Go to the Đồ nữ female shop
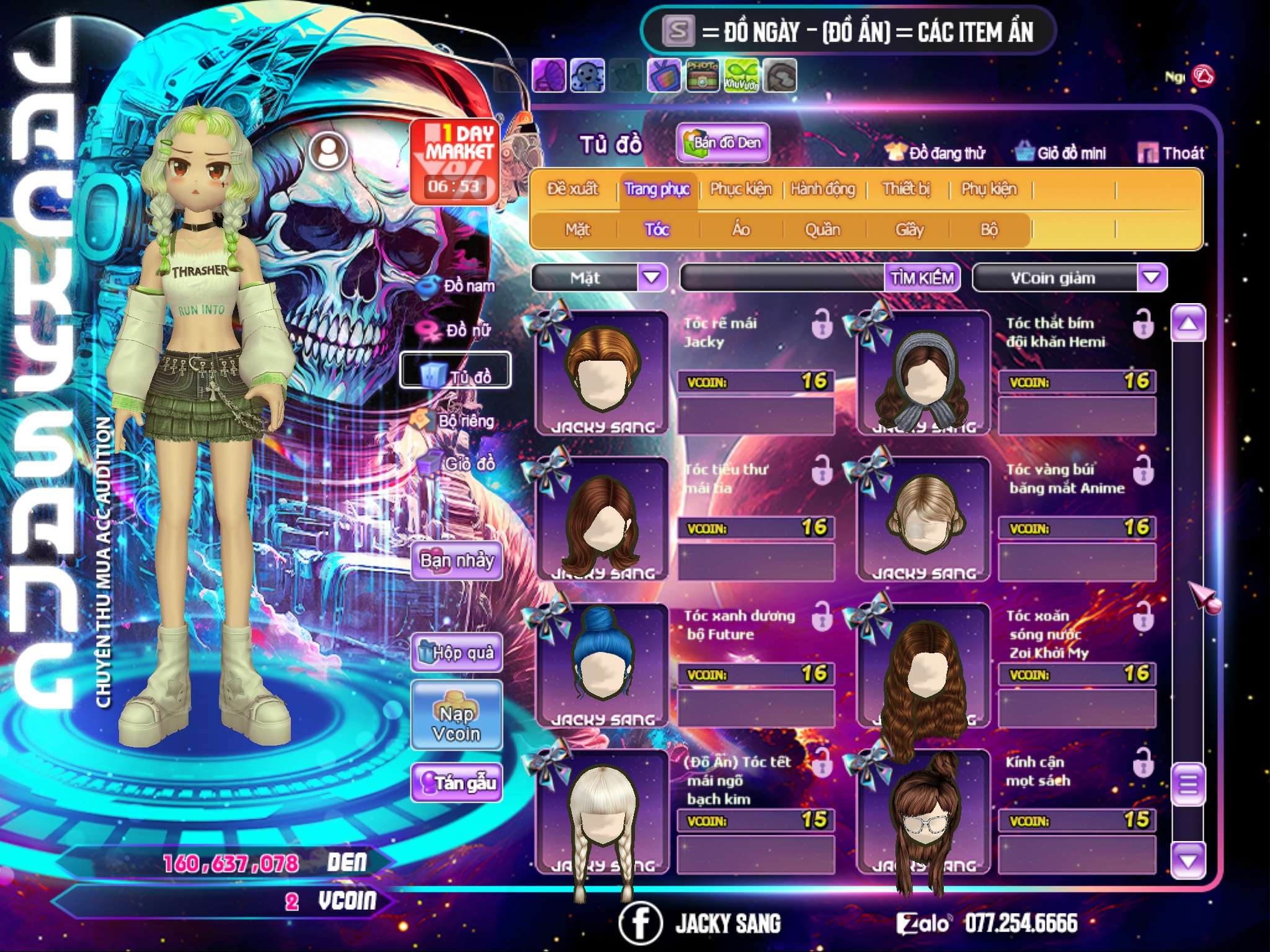Screen dimensions: 1270x952 (x=460, y=330)
